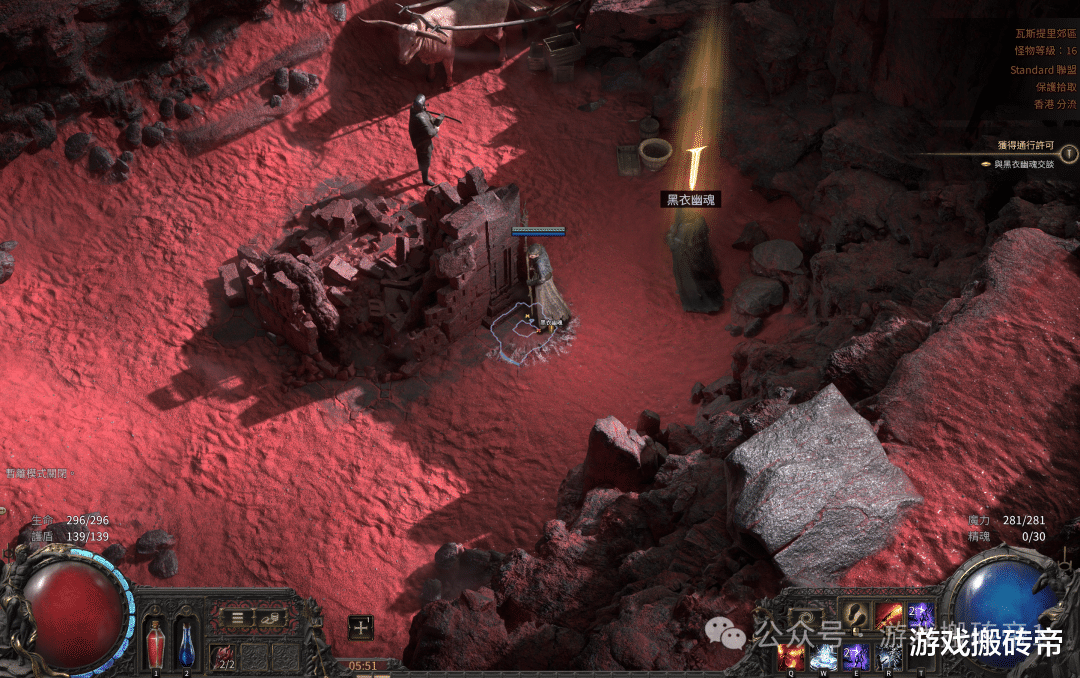Activate the footprints skill icon
Screen dimensions: 1080x678
(x=856, y=616)
